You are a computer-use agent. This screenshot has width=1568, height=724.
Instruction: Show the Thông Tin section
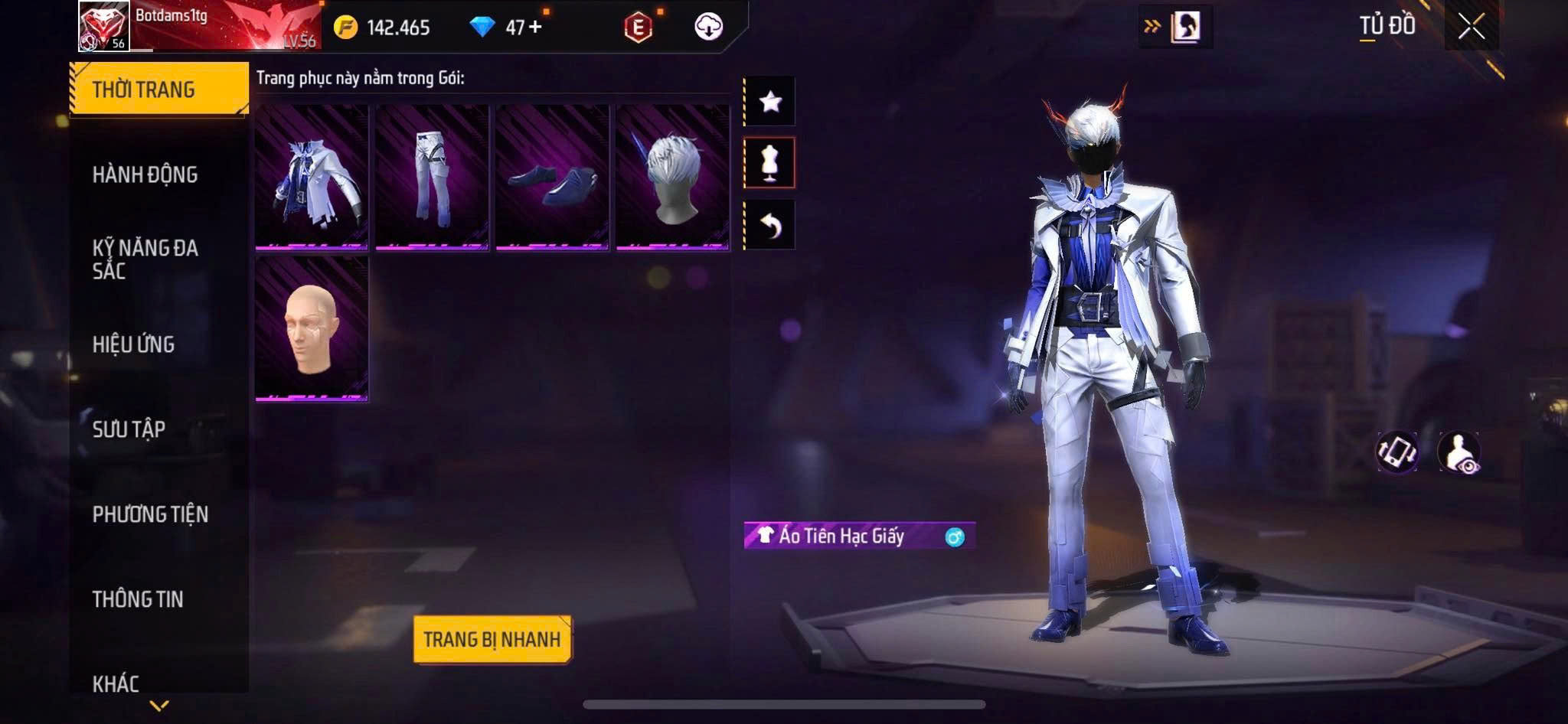pyautogui.click(x=138, y=599)
